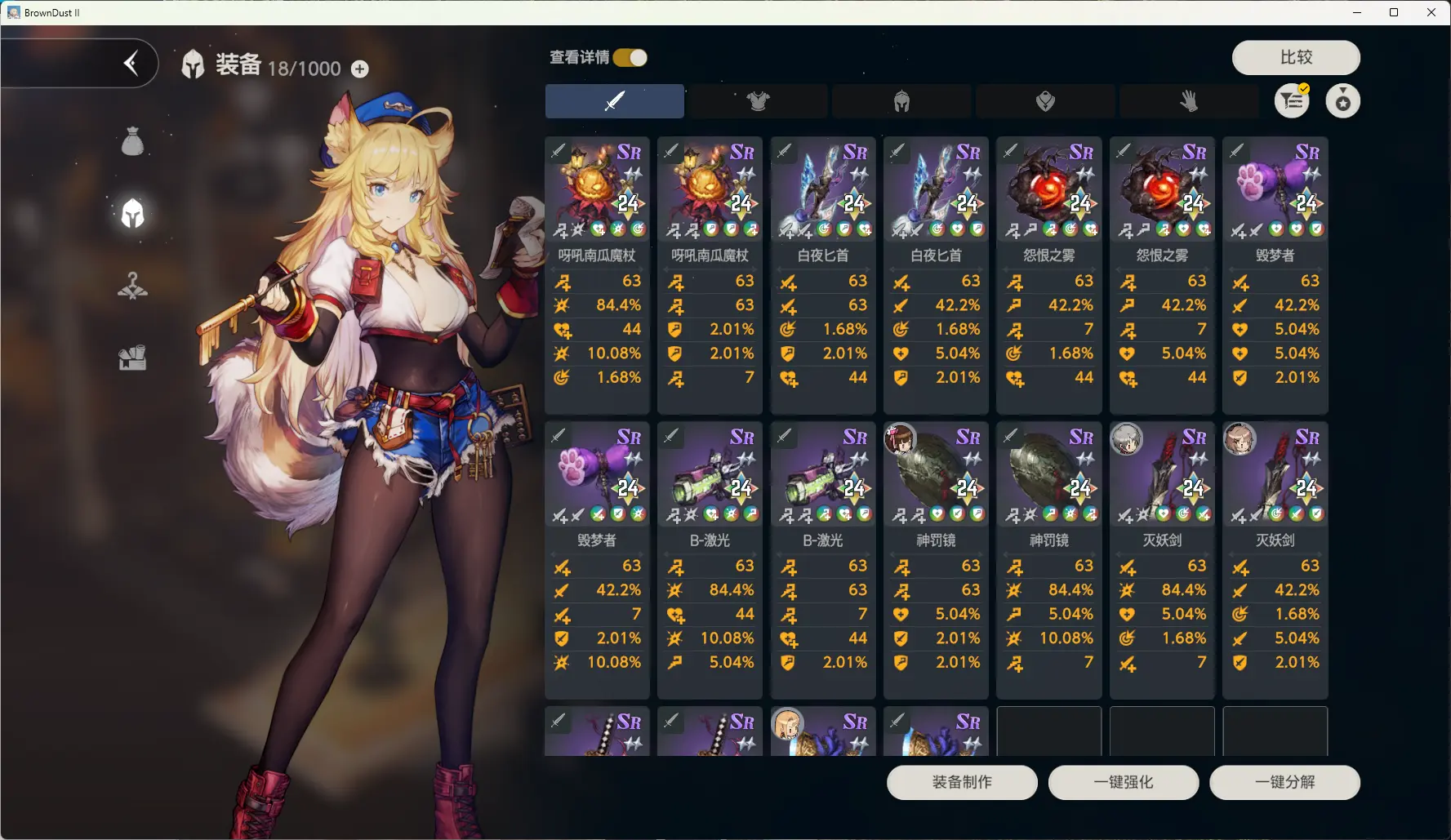Minimize the game window
Viewport: 1451px width, 840px height.
[1357, 12]
